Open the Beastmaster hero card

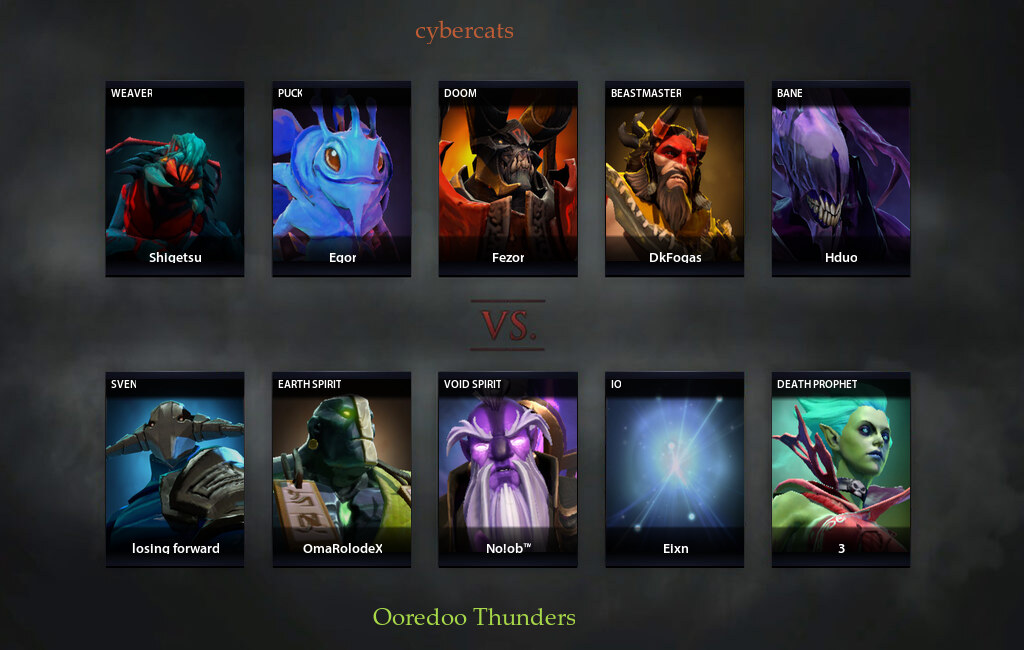pyautogui.click(x=675, y=178)
